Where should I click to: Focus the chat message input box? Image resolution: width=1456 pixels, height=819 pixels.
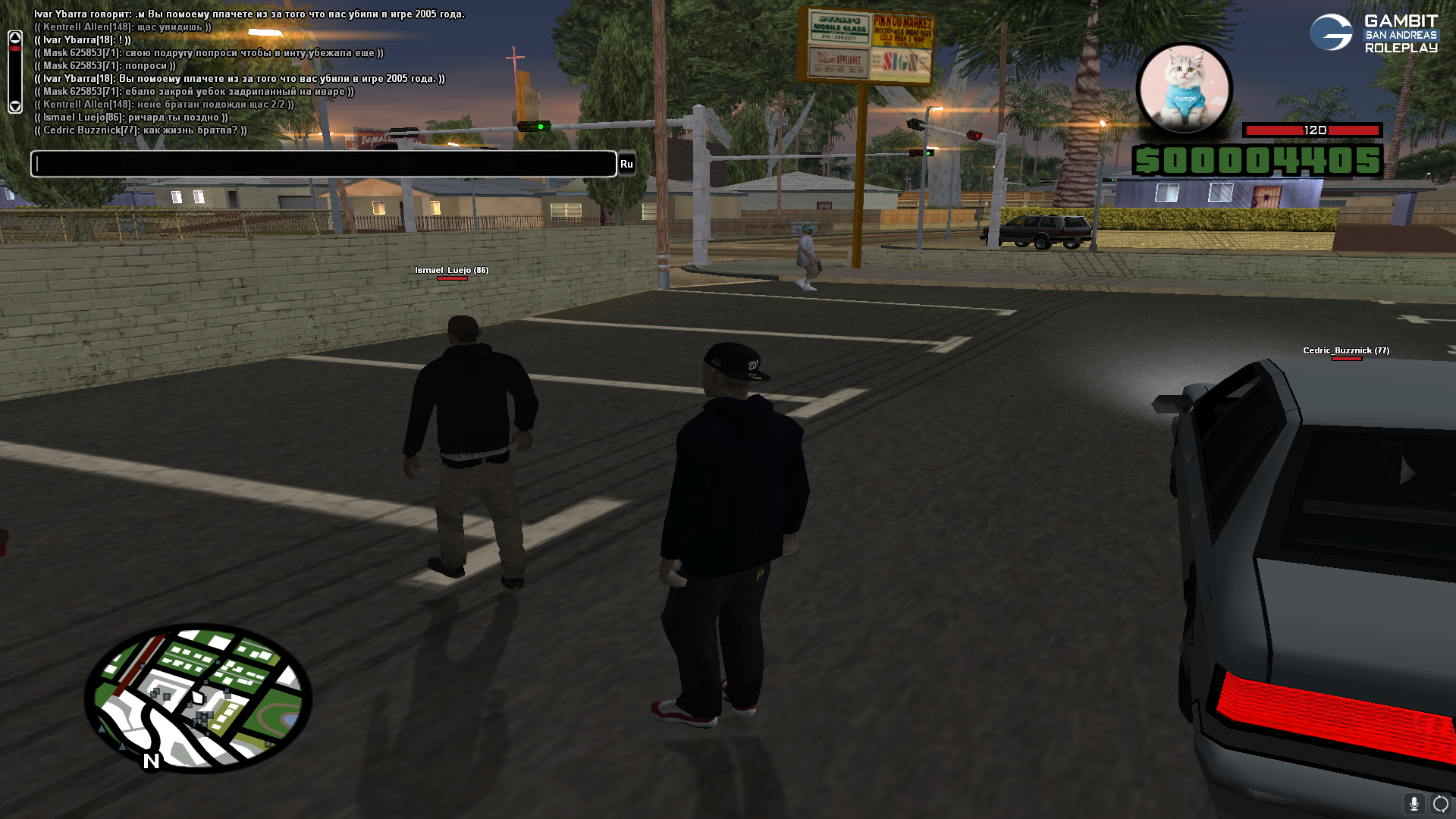pos(323,164)
